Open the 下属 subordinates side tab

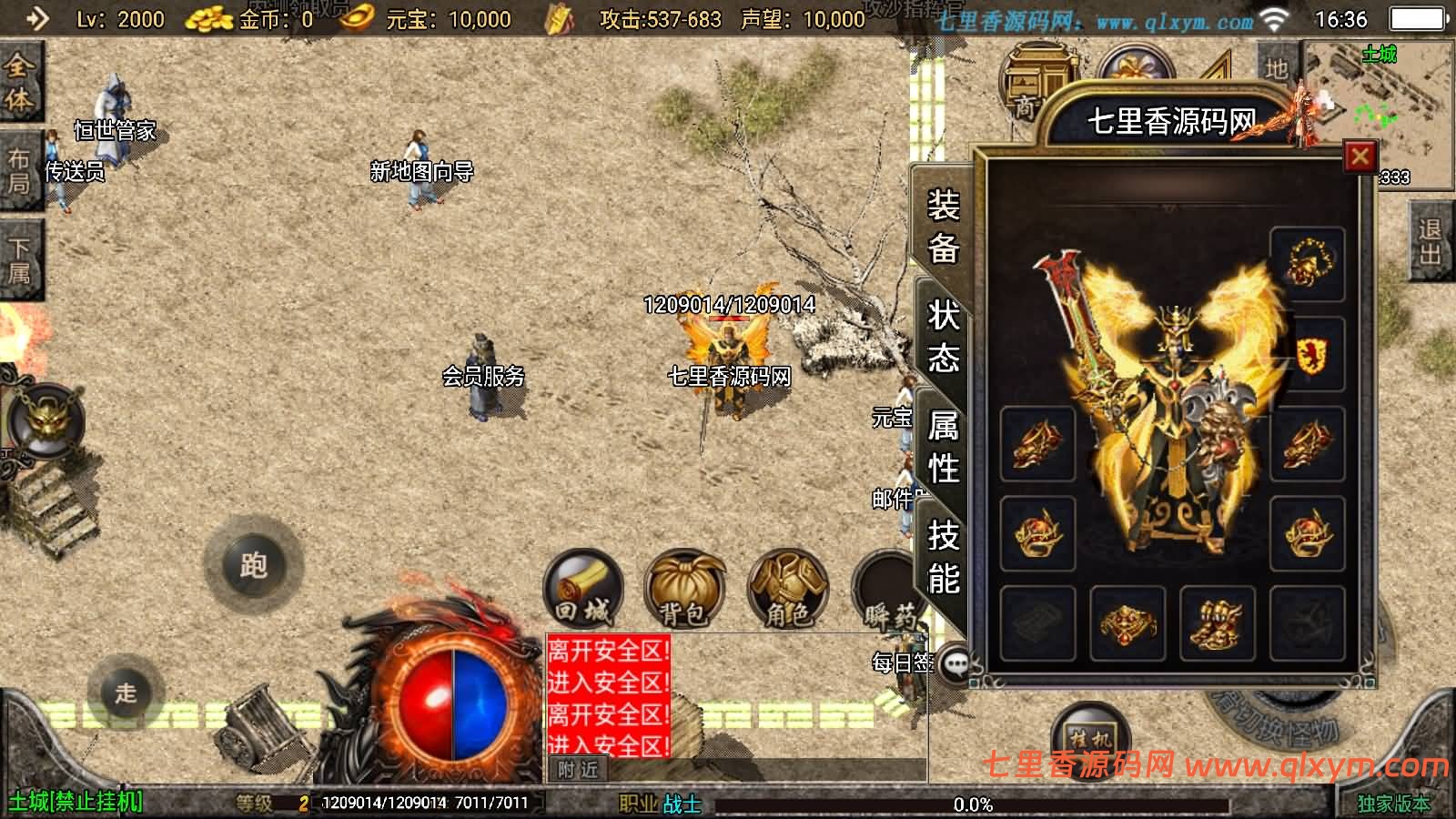click(18, 260)
